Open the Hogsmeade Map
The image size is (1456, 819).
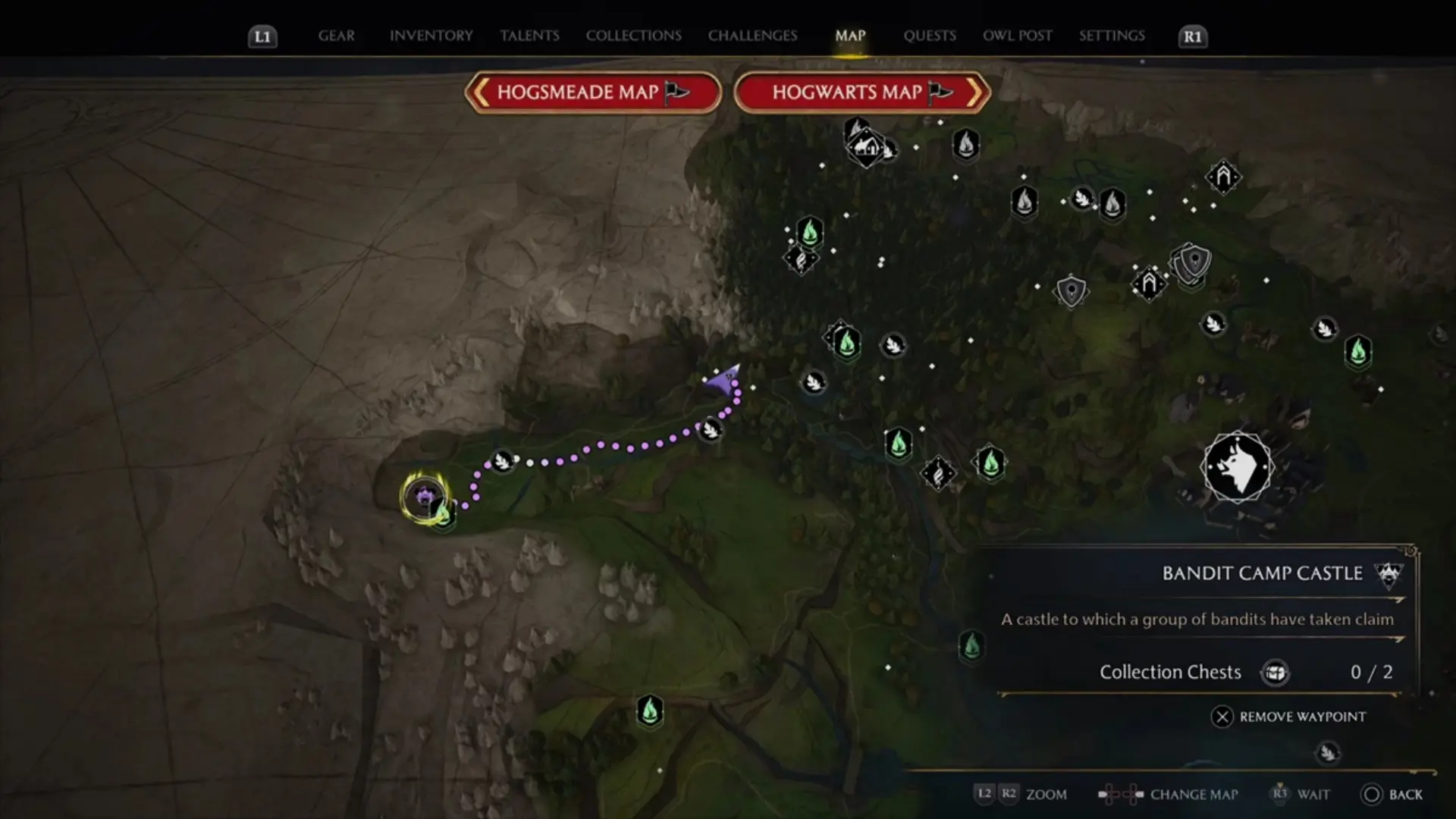pos(591,93)
